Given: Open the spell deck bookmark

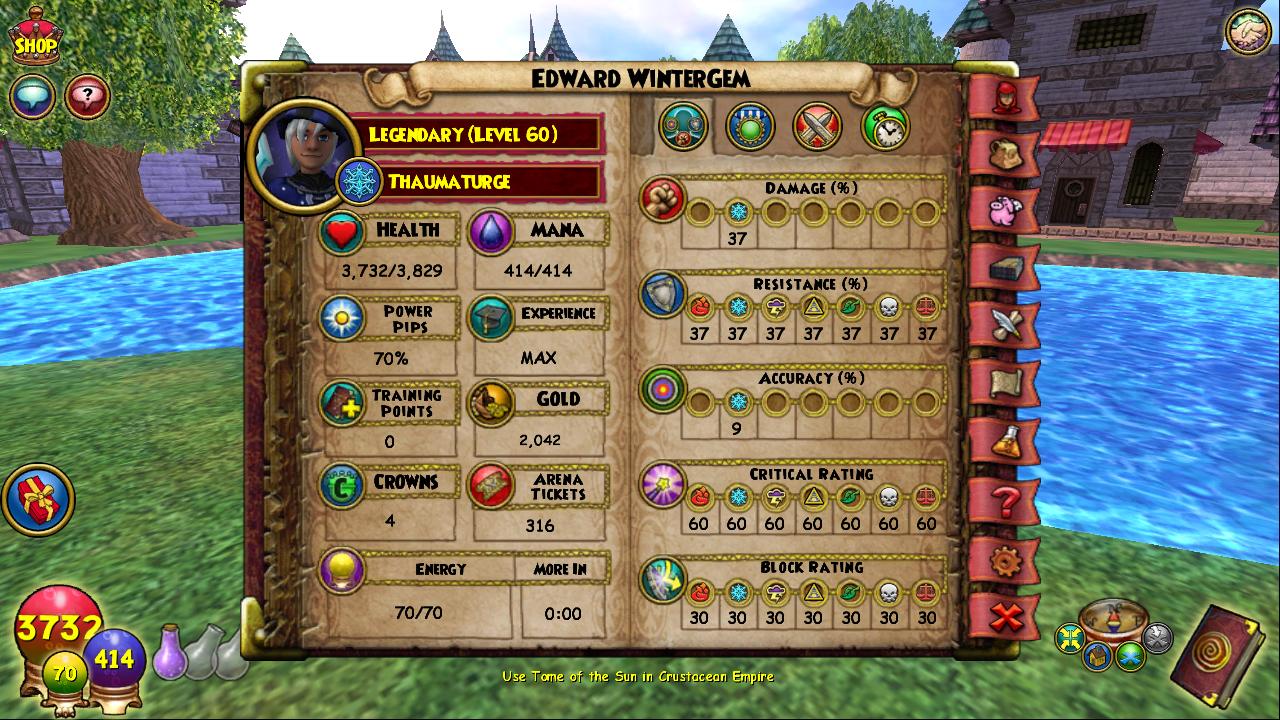Looking at the screenshot, I should coord(1002,268).
